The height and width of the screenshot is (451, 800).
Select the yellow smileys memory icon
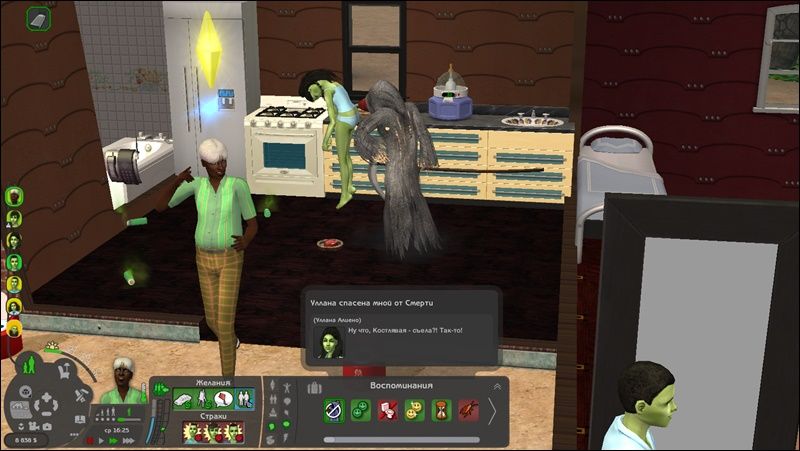(x=415, y=411)
